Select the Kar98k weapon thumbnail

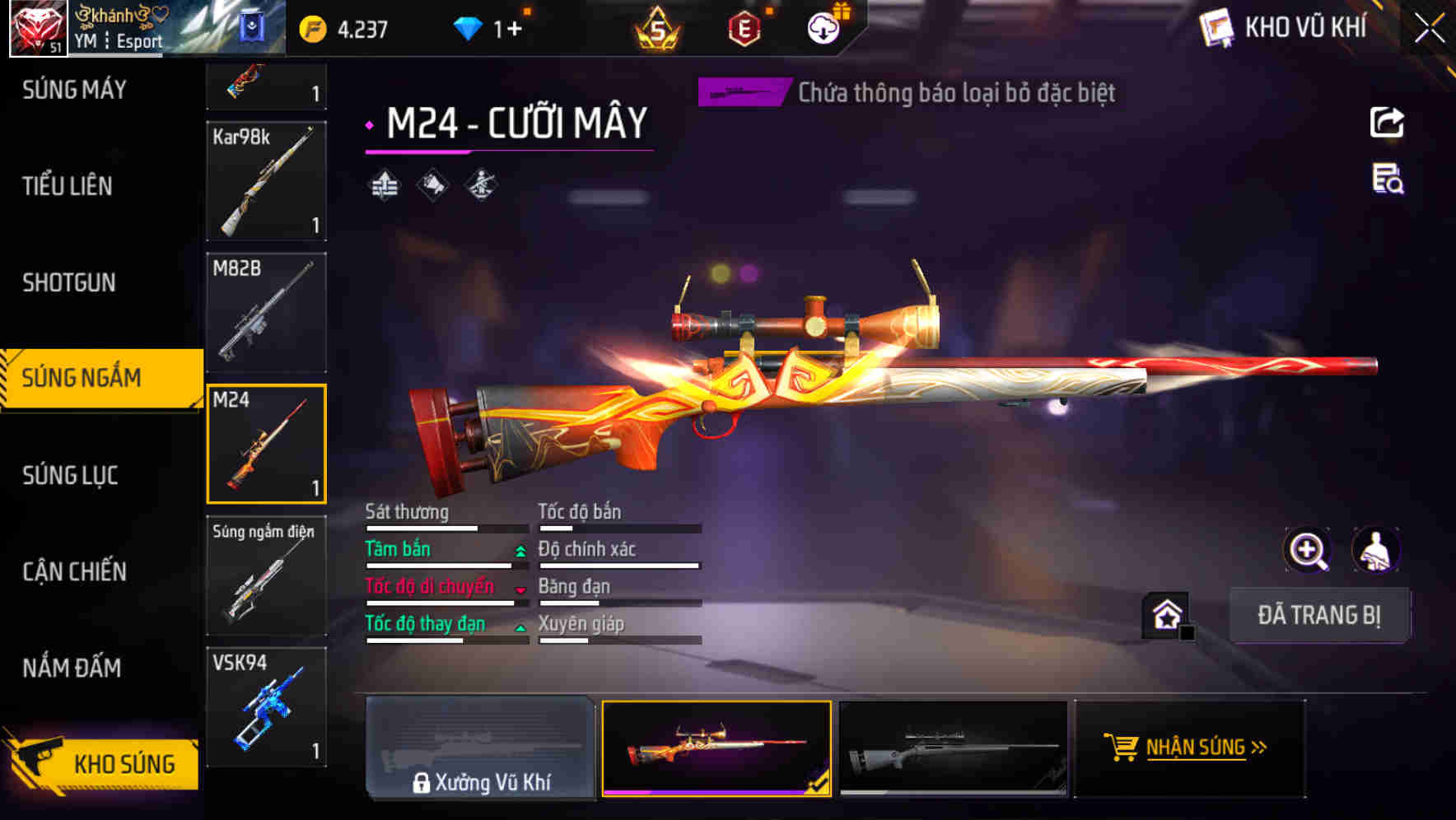(x=265, y=179)
